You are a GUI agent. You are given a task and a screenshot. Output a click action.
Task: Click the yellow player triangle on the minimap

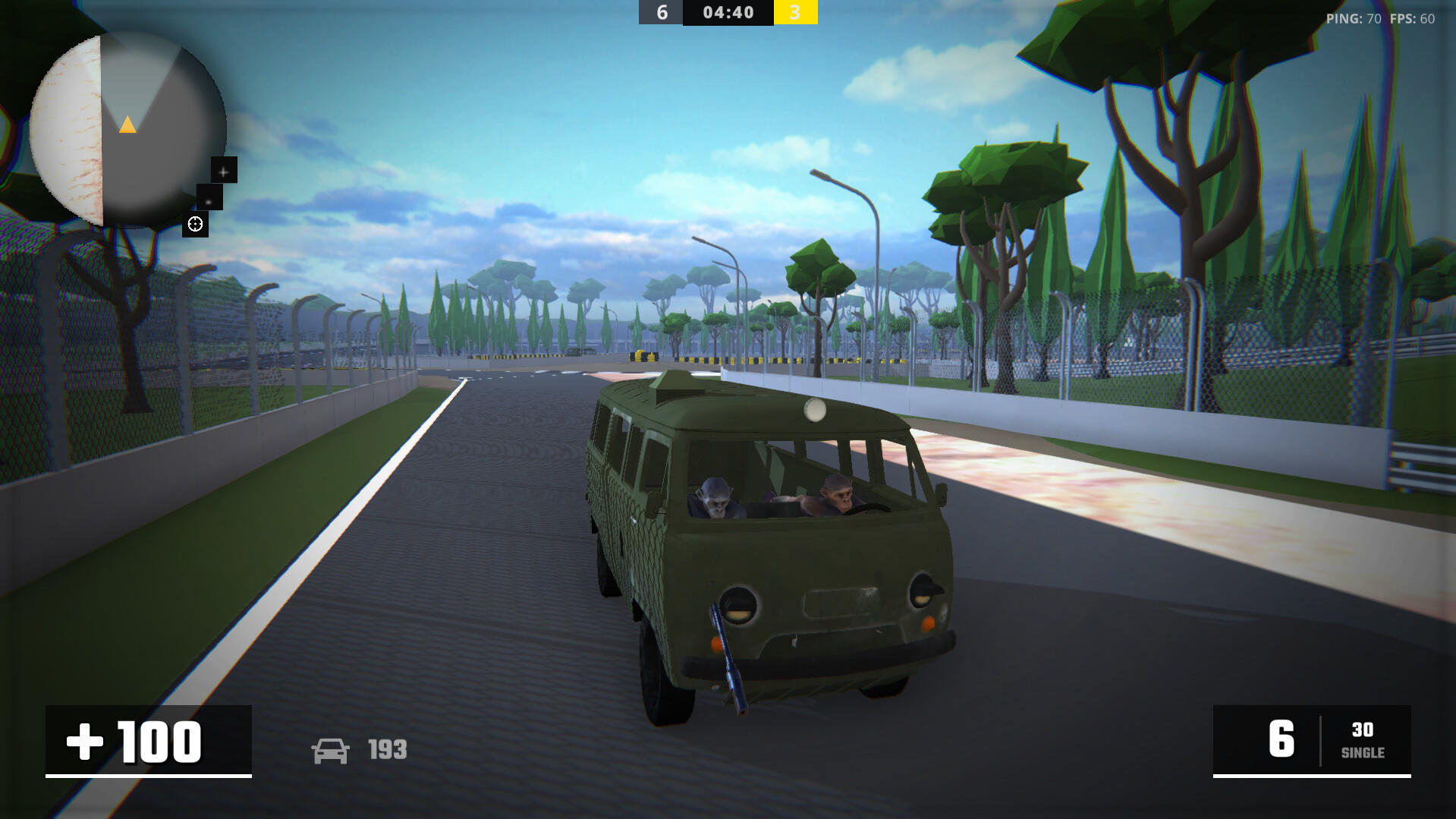[x=128, y=124]
